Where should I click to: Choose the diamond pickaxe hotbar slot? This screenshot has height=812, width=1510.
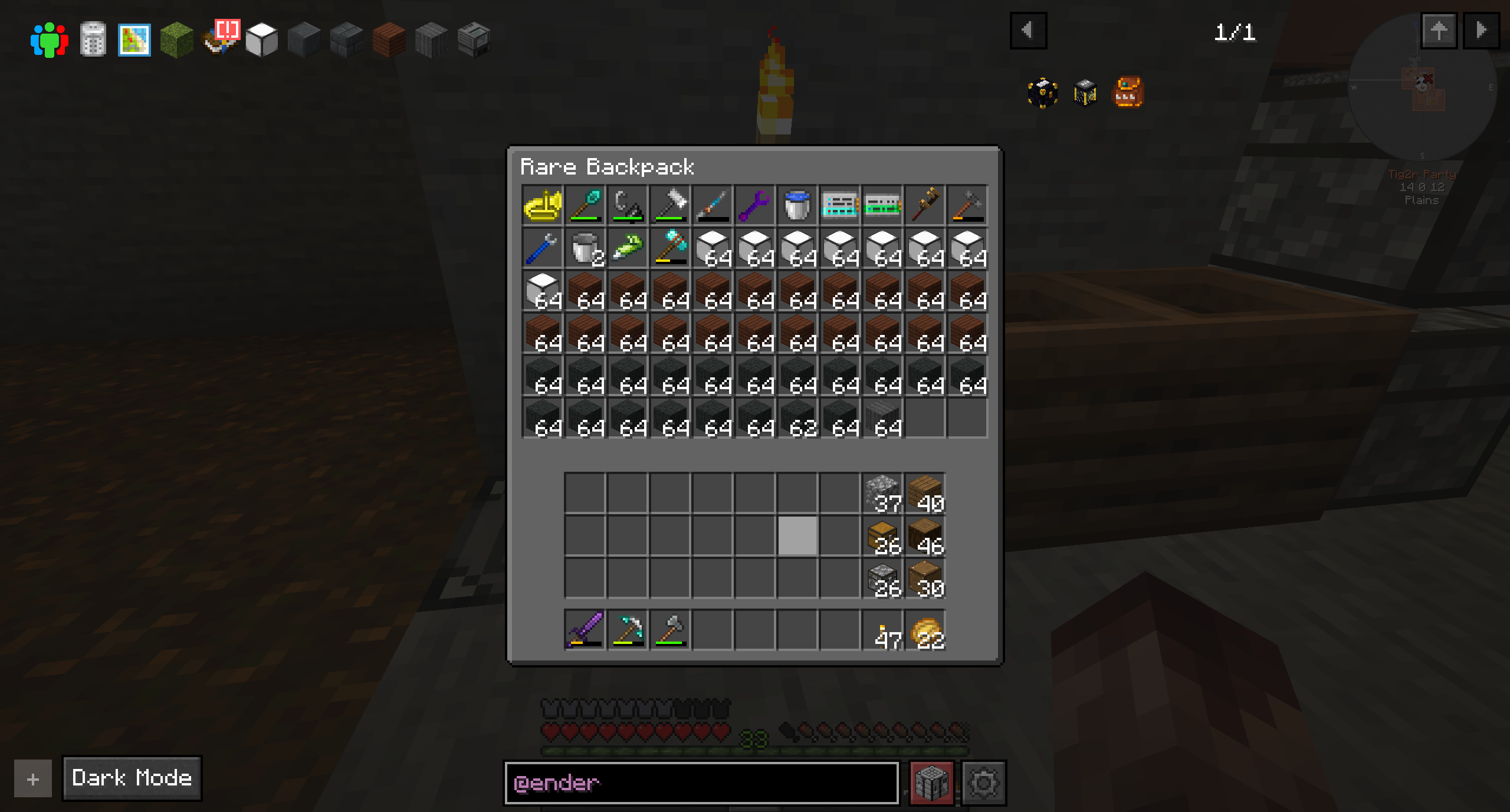(x=627, y=630)
